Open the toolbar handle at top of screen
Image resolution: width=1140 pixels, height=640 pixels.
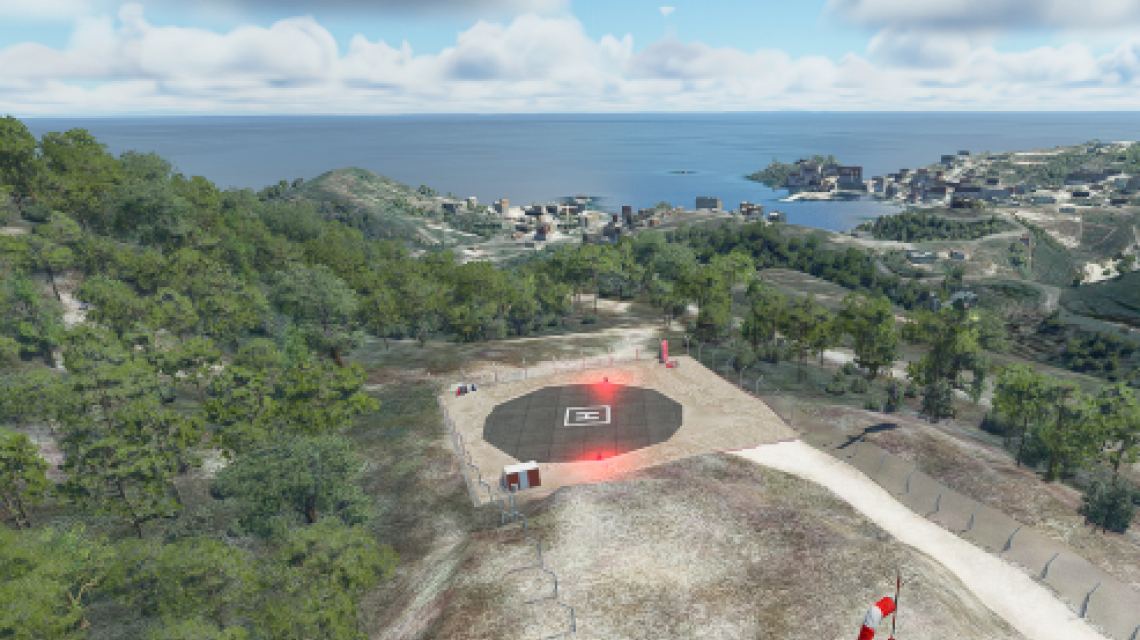point(667,11)
